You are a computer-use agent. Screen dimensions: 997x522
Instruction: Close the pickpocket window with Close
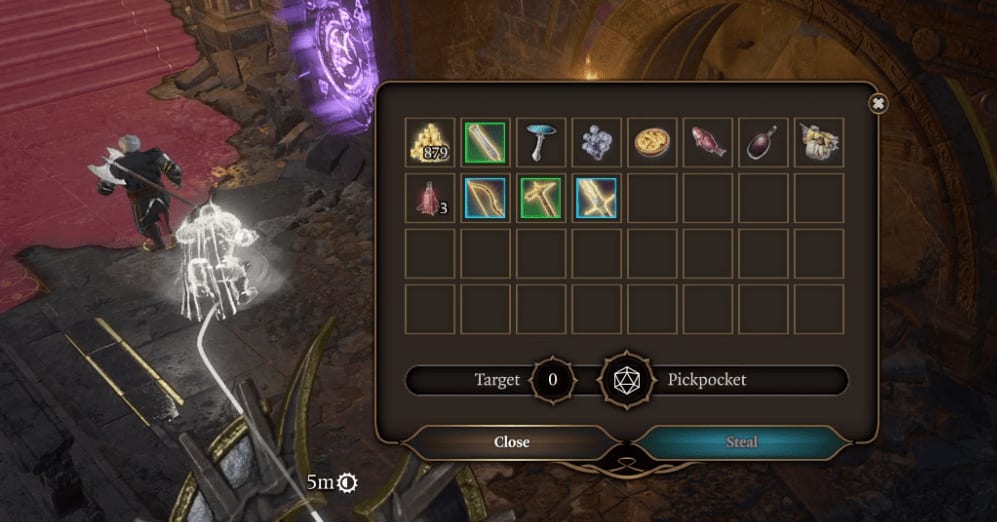pyautogui.click(x=511, y=442)
